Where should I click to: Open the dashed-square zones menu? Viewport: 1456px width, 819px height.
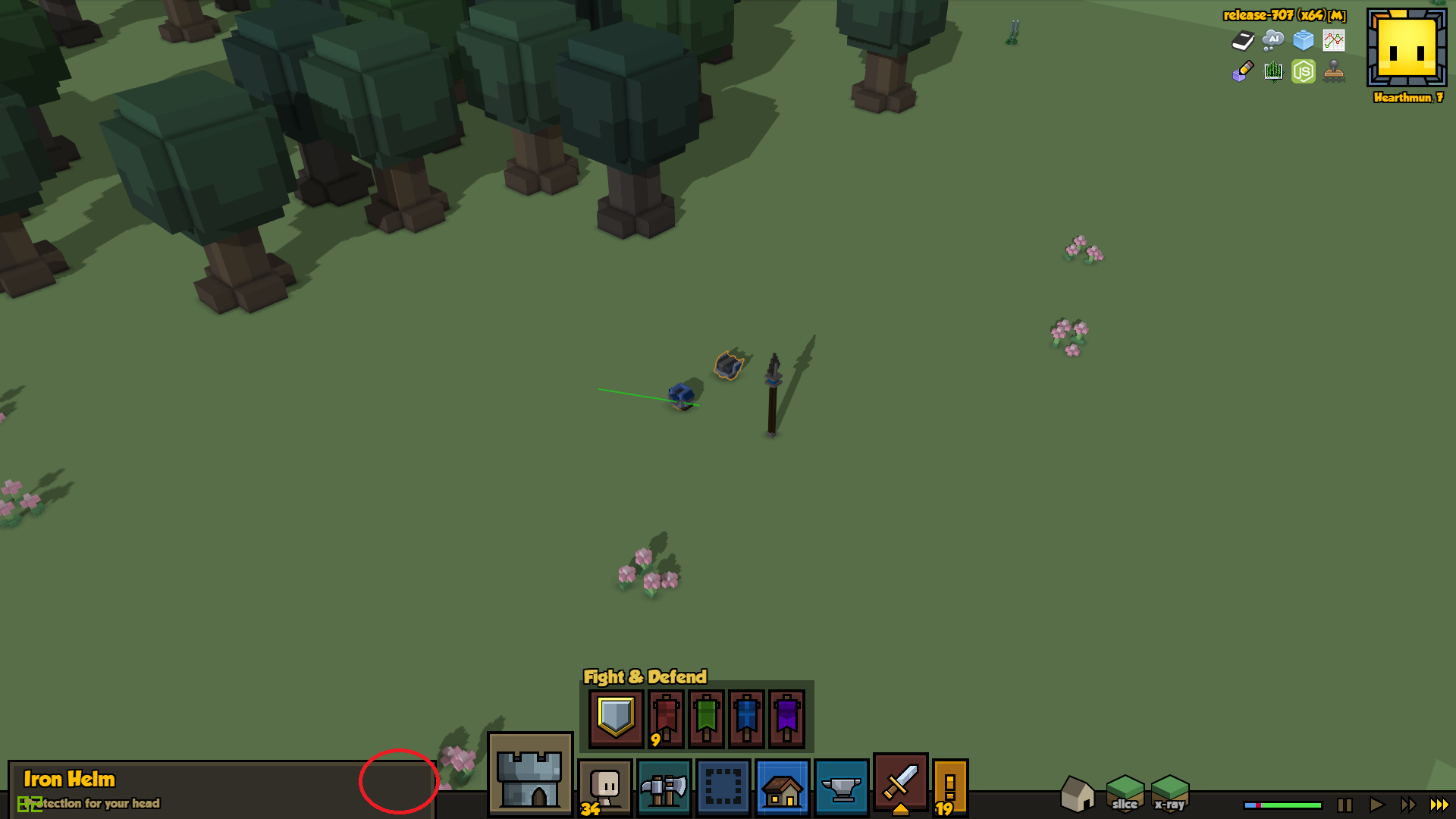(723, 787)
